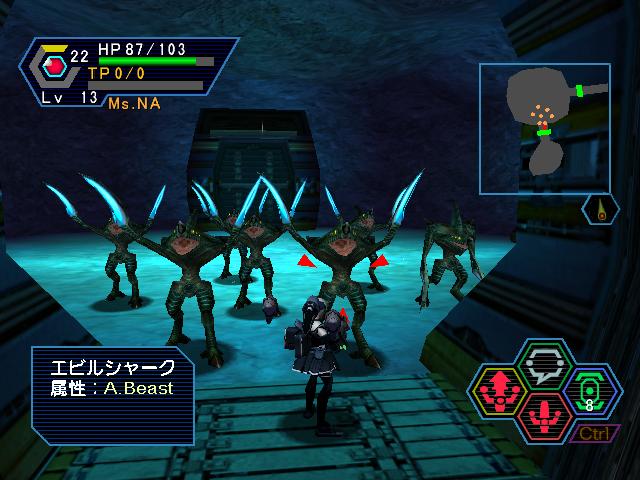Activate the speech bubble chat hexagon
The width and height of the screenshot is (640, 480).
tap(546, 363)
